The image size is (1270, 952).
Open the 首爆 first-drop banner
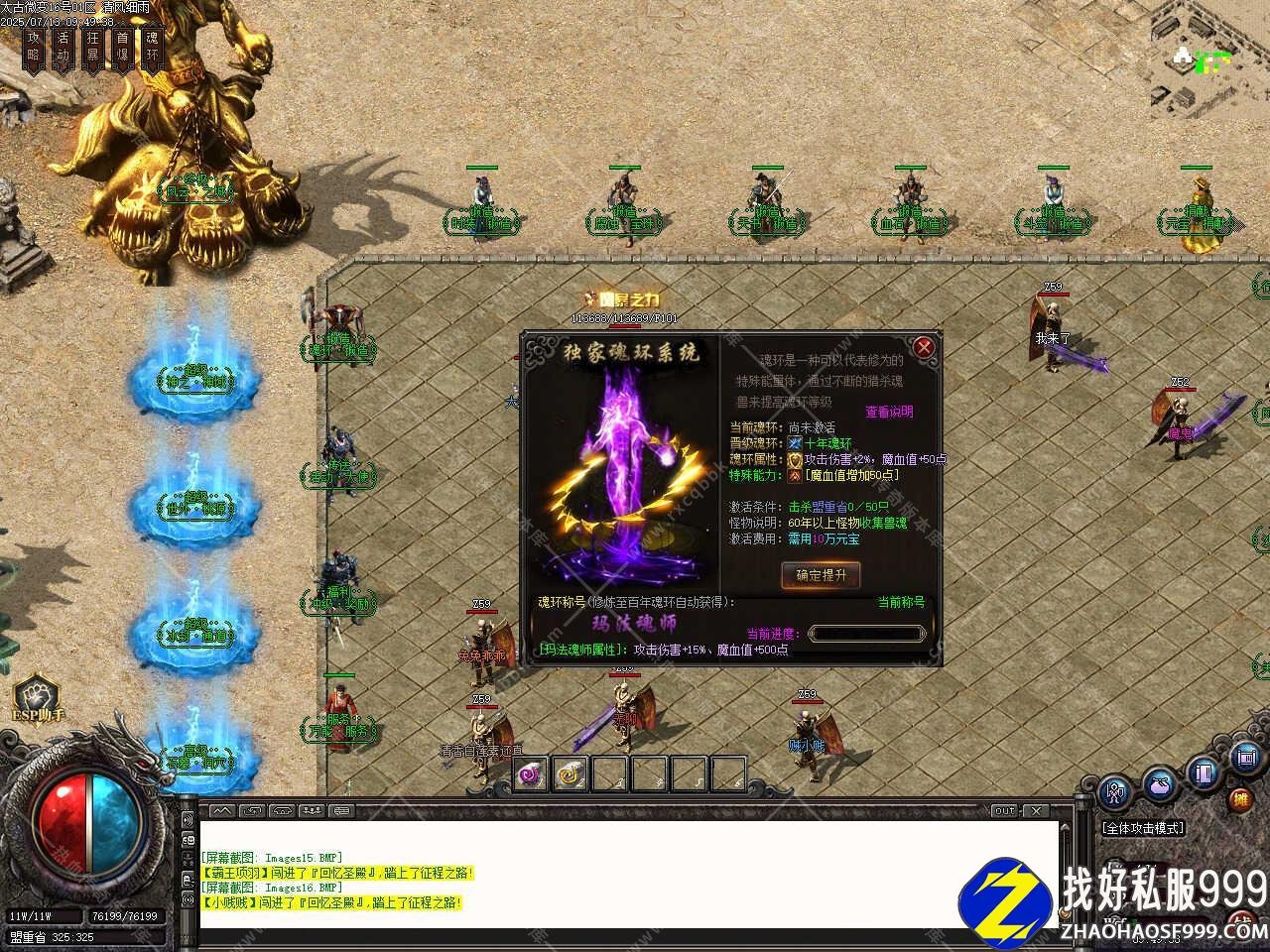pyautogui.click(x=122, y=48)
